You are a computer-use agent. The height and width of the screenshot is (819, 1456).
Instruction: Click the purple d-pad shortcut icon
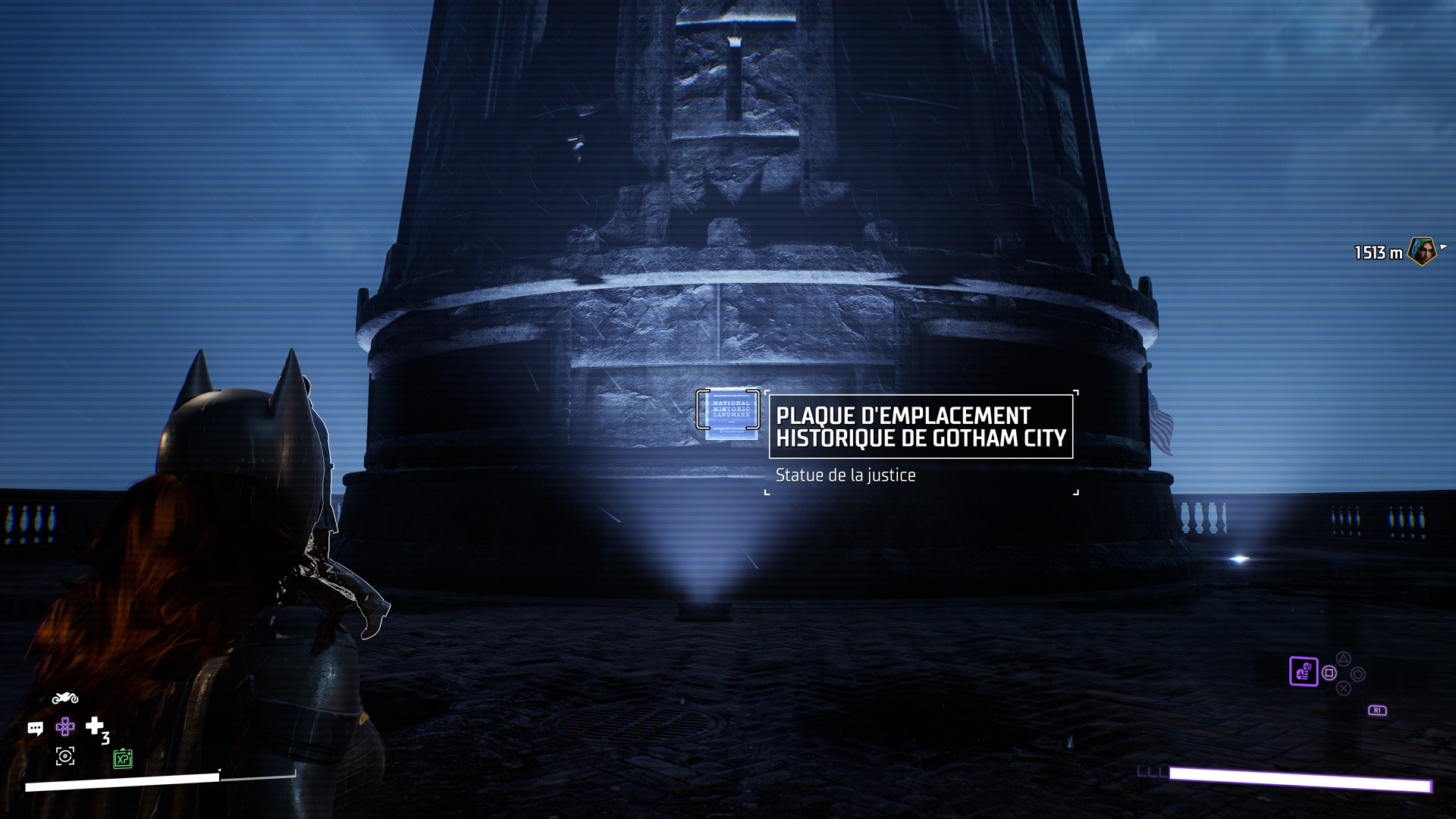[x=65, y=727]
